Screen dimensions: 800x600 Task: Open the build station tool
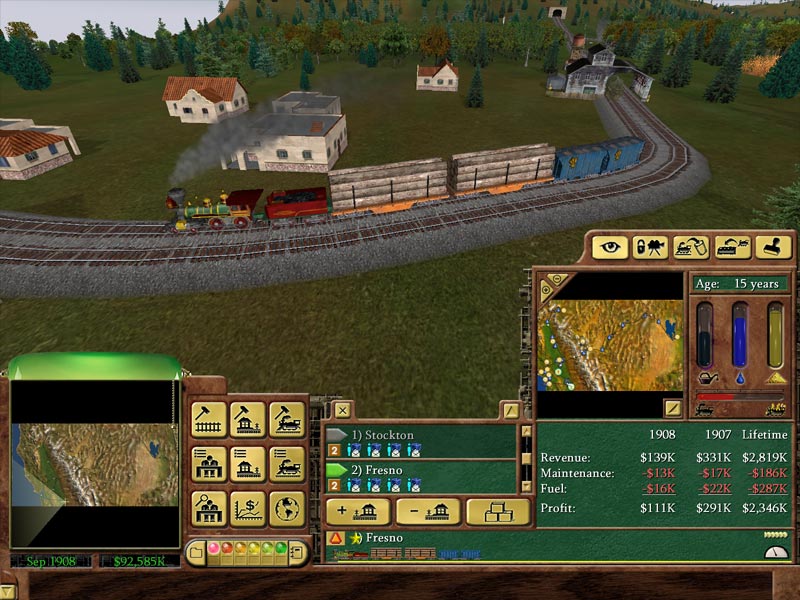click(247, 420)
